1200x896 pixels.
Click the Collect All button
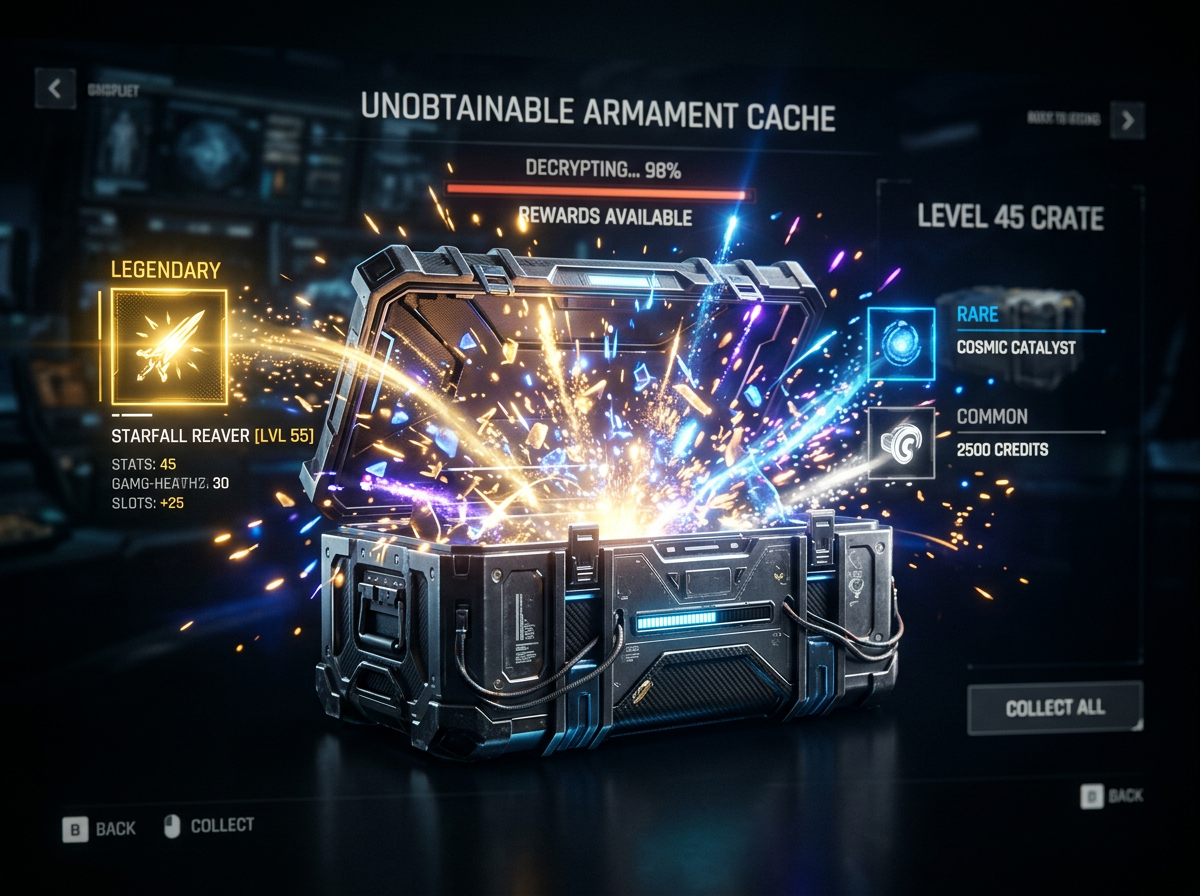[x=1055, y=708]
